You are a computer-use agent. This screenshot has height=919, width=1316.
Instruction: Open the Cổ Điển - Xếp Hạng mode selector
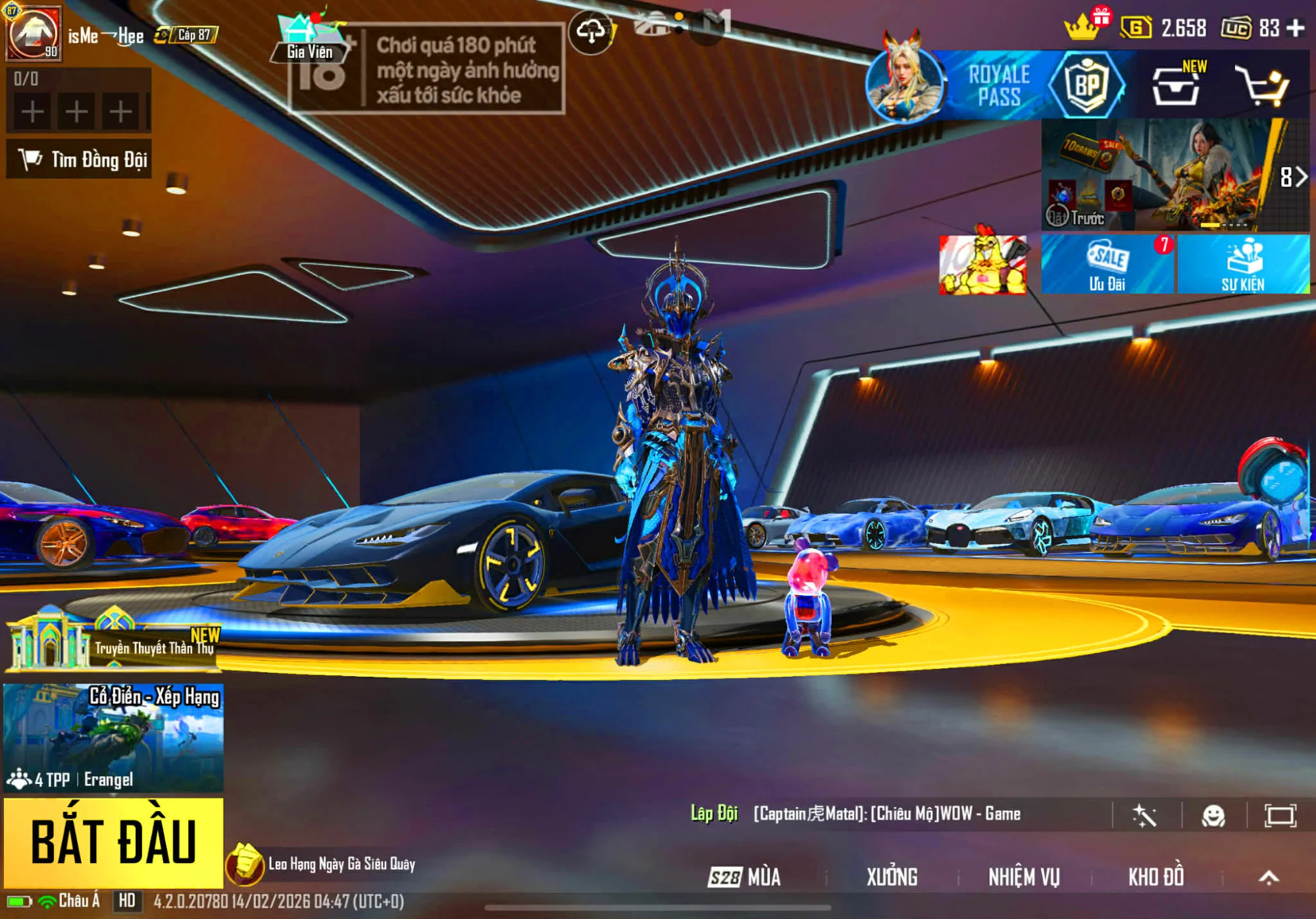tap(113, 737)
